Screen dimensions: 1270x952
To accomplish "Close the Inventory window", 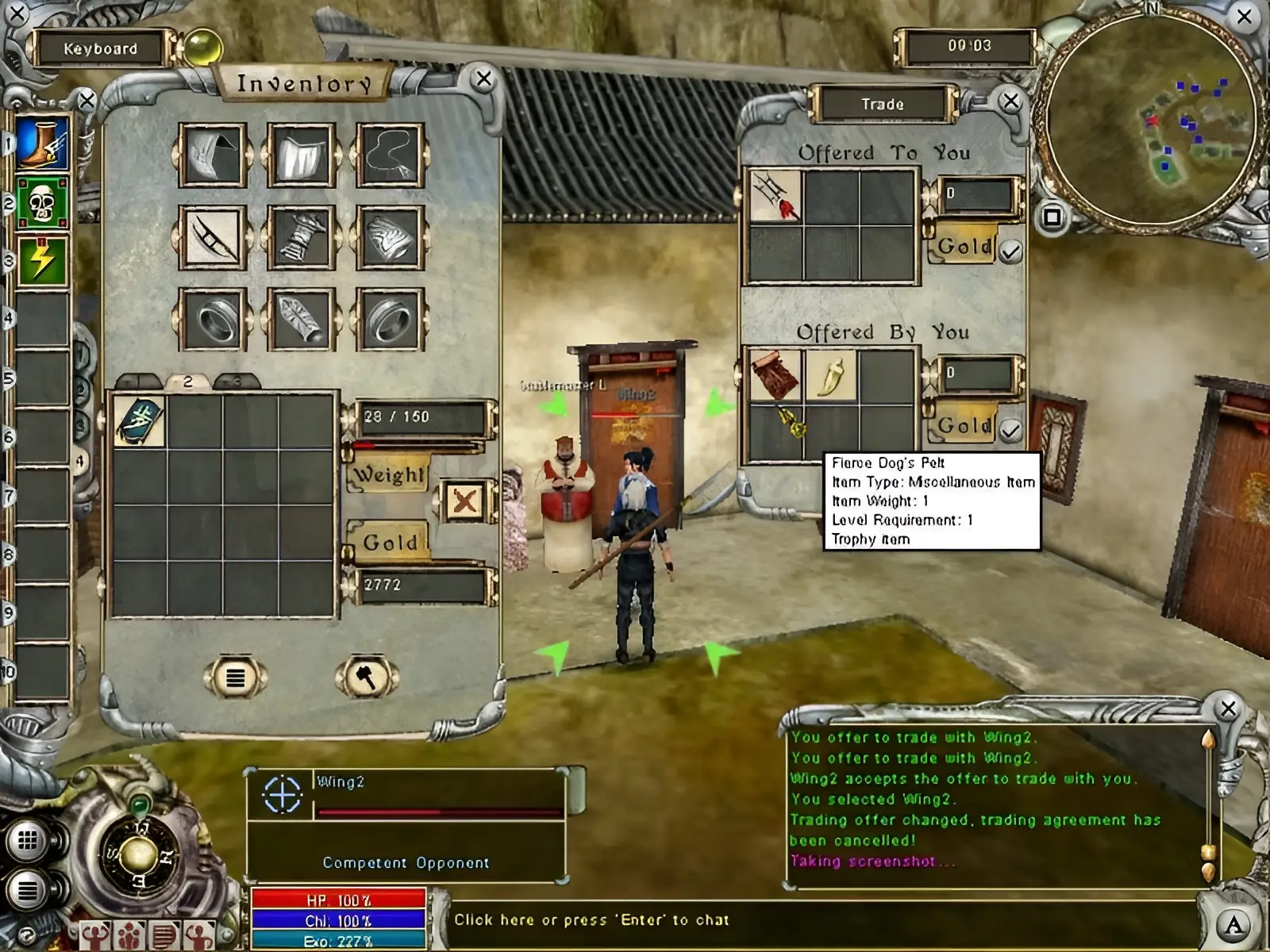I will point(483,79).
